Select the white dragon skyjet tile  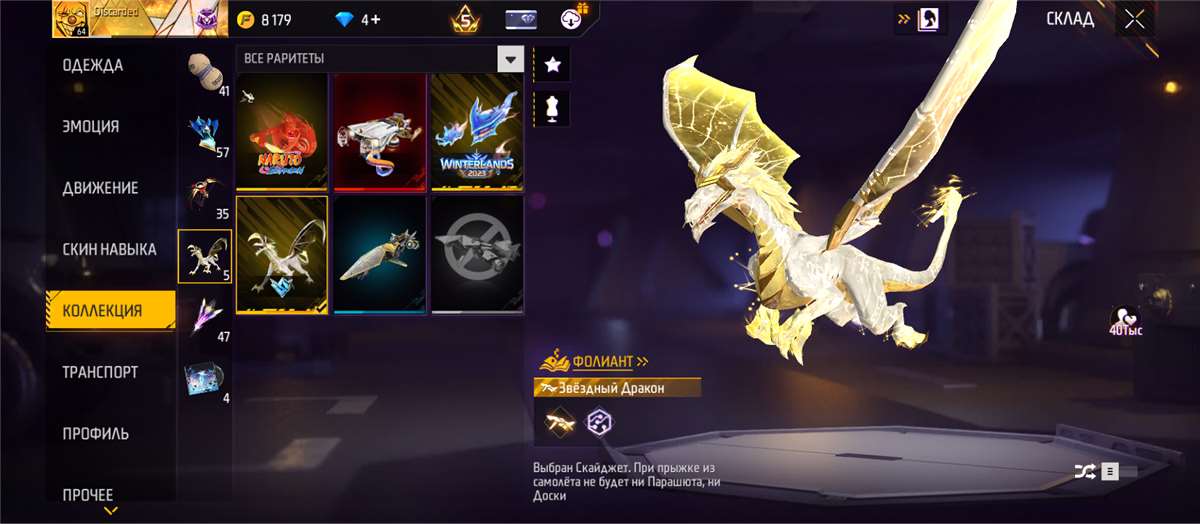pyautogui.click(x=282, y=254)
